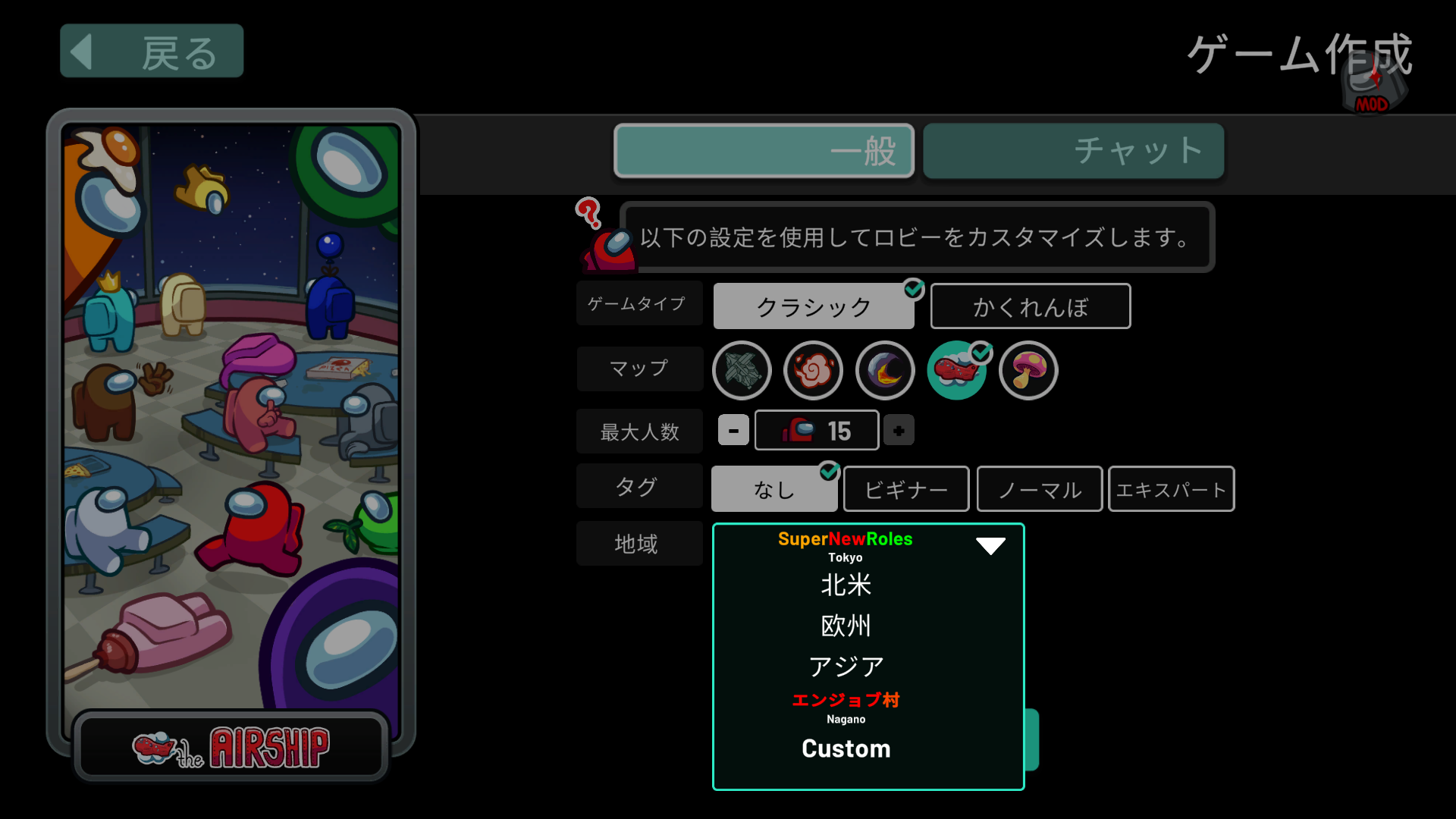The height and width of the screenshot is (819, 1456).
Task: Click the crewmate icon in the player counter
Action: pos(799,430)
